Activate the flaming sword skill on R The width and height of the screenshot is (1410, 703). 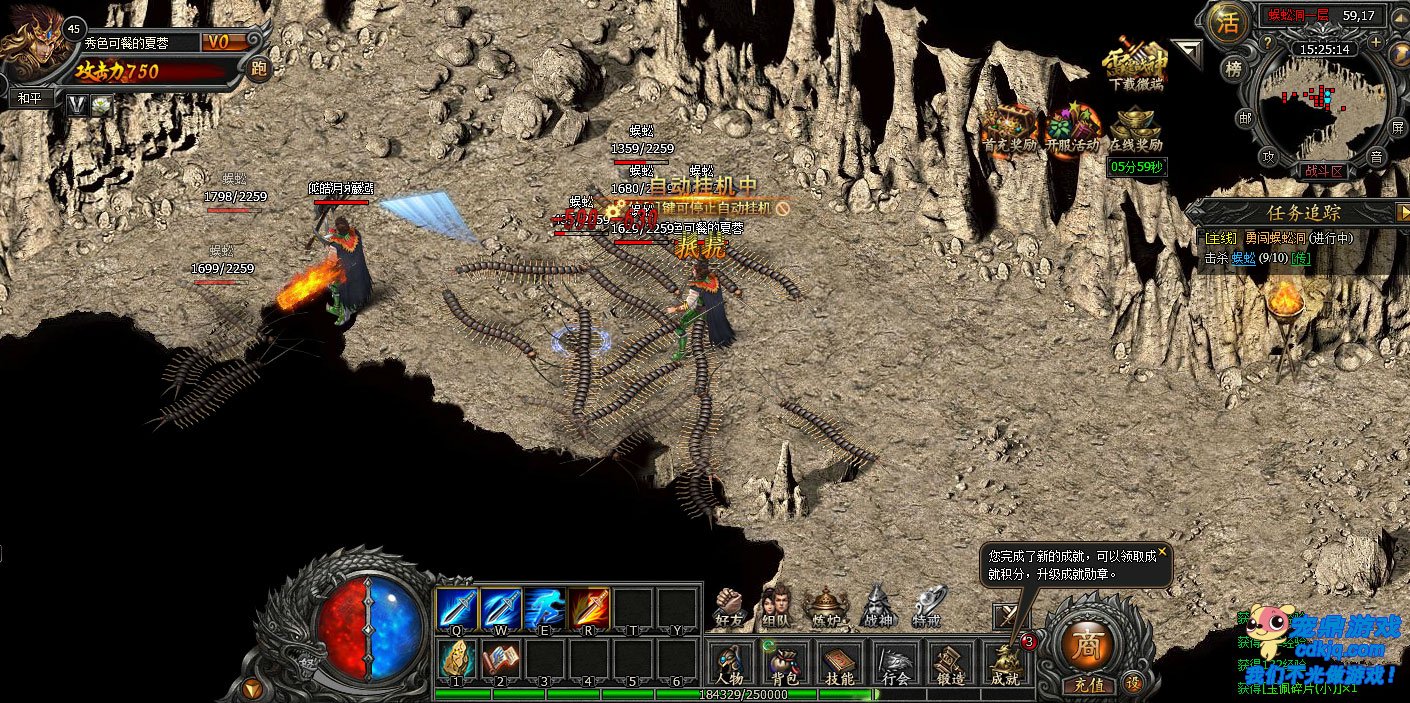(x=589, y=607)
